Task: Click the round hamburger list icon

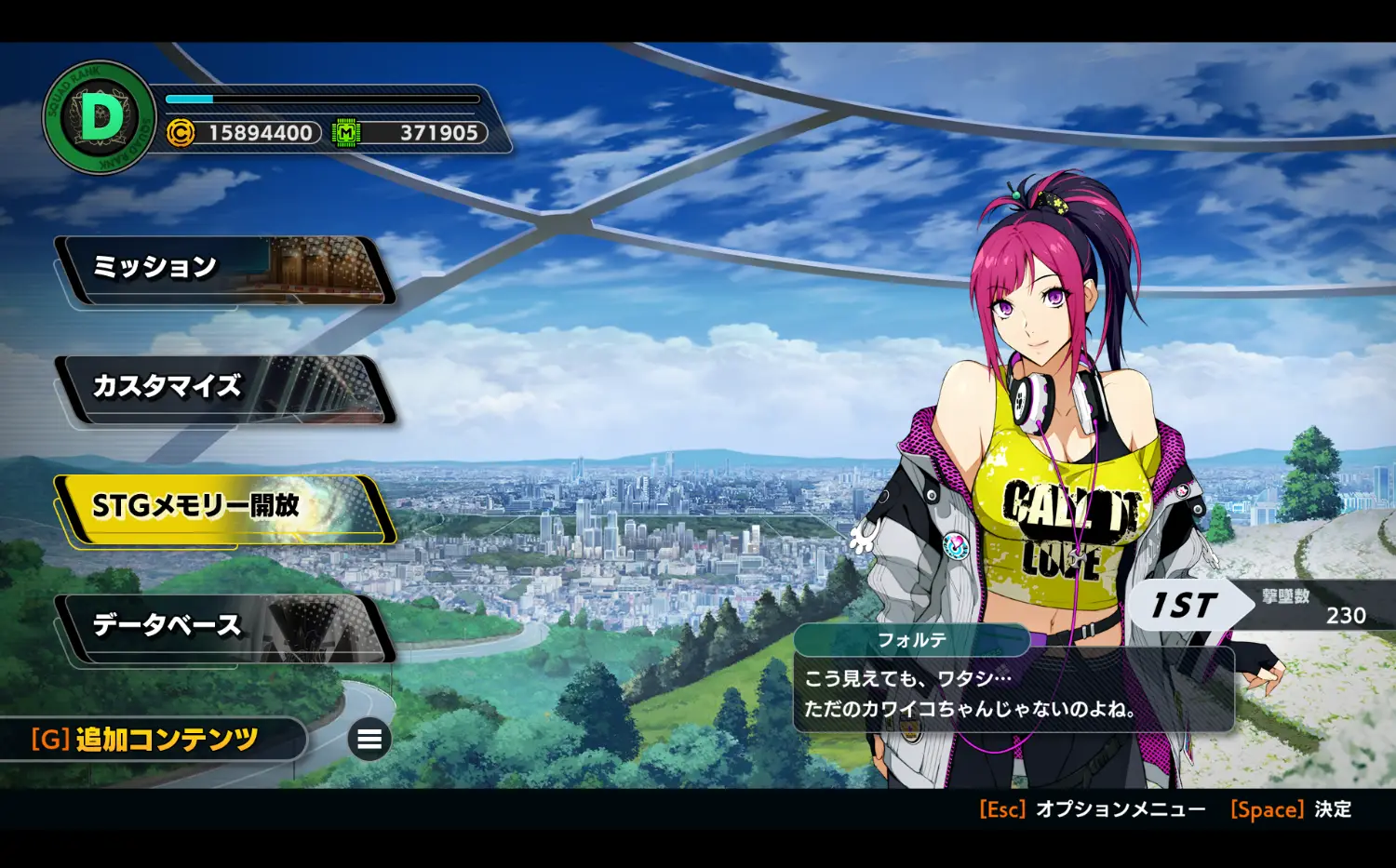Action: [369, 740]
